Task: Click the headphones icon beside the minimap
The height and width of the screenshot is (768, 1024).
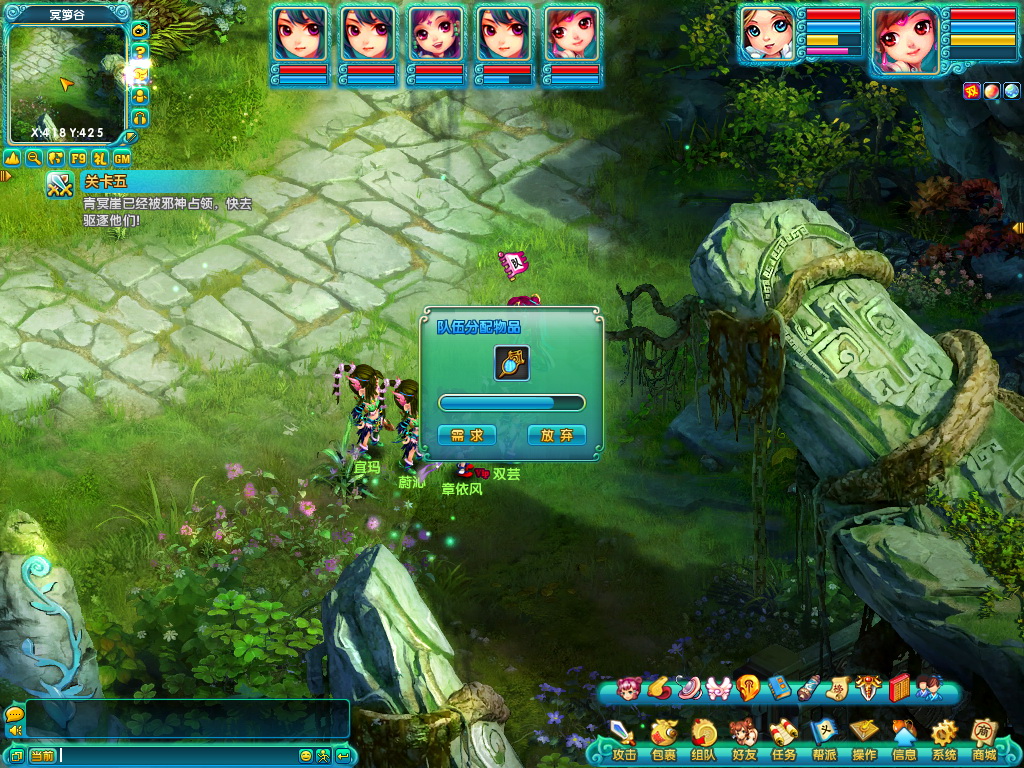Action: [140, 118]
